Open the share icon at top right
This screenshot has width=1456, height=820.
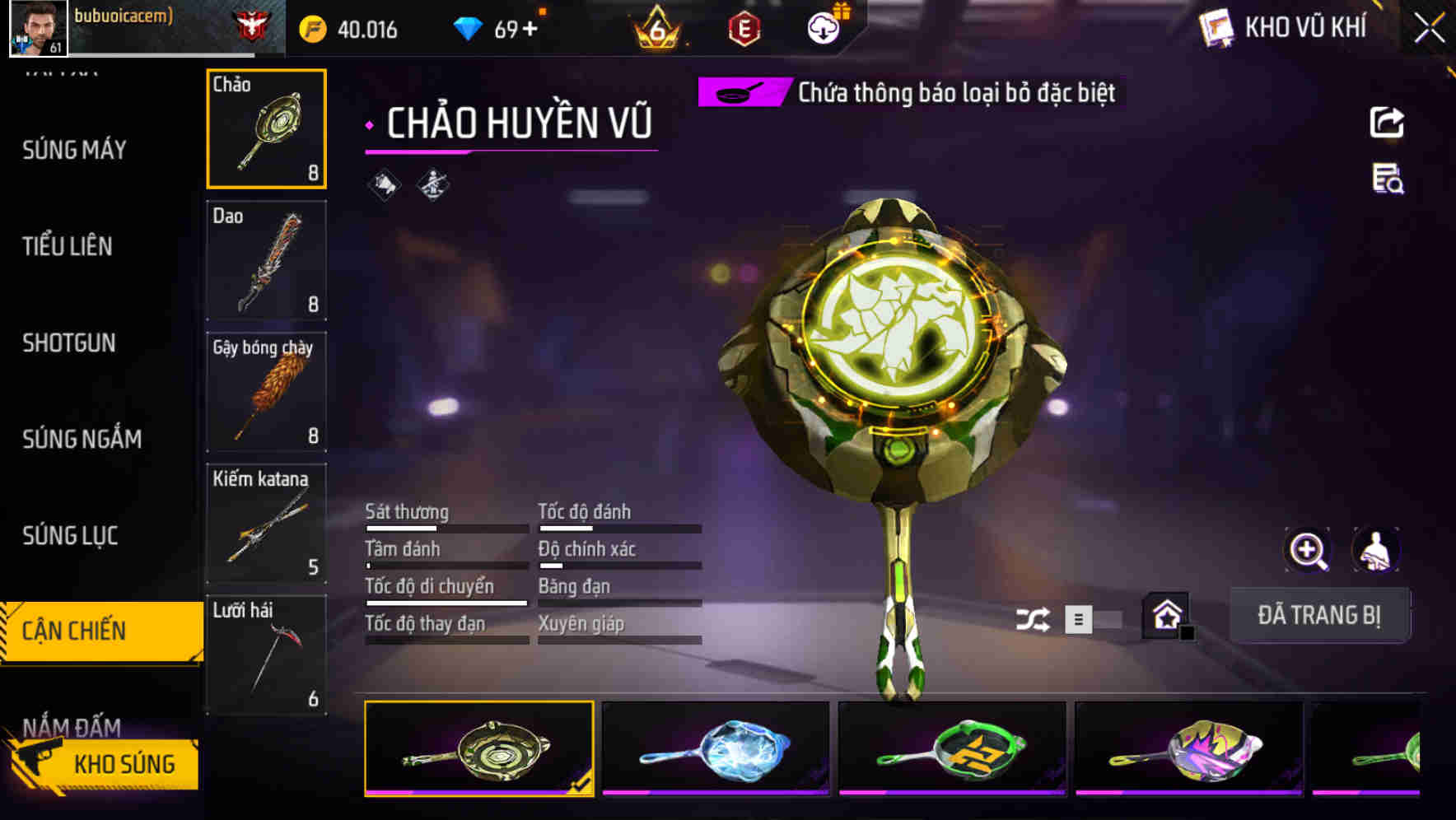1387,122
